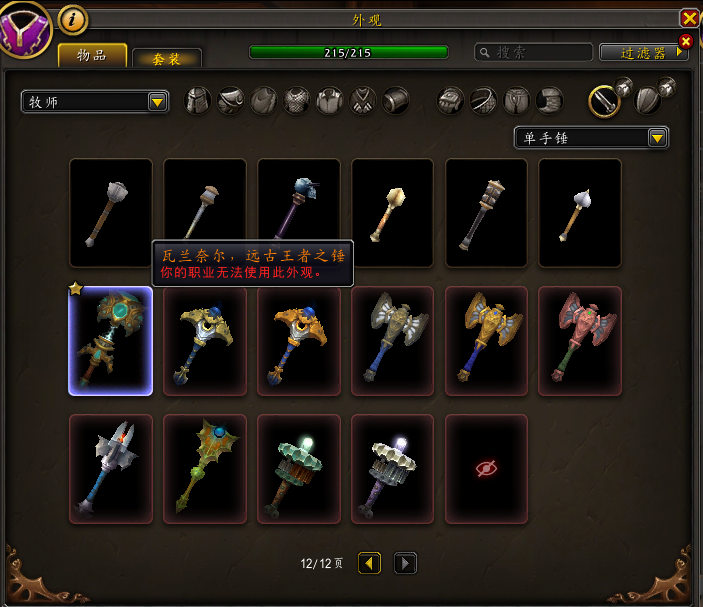The height and width of the screenshot is (607, 703).
Task: Select the head helmet slot icon
Action: (198, 100)
